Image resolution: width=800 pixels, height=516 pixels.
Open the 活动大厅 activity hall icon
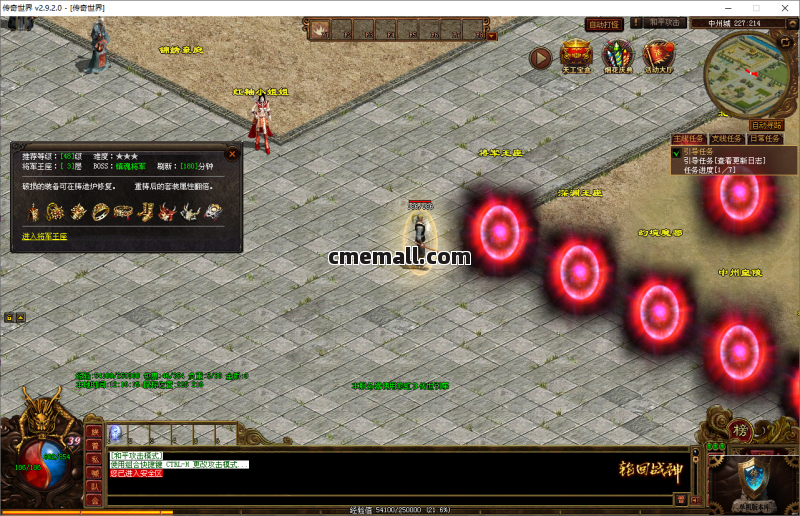(x=658, y=56)
